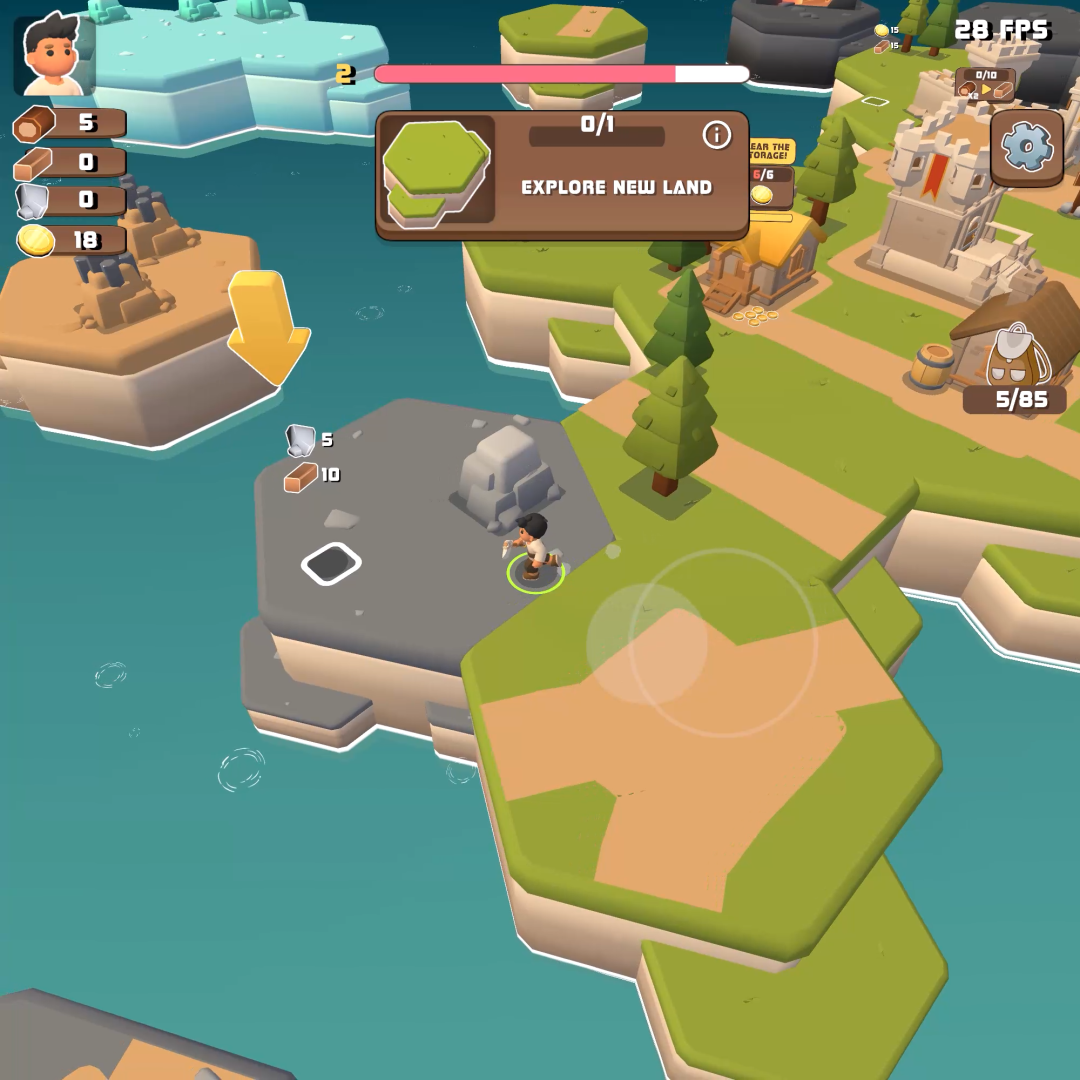The height and width of the screenshot is (1080, 1080).
Task: Select the gold coin resource counter
Action: (70, 240)
